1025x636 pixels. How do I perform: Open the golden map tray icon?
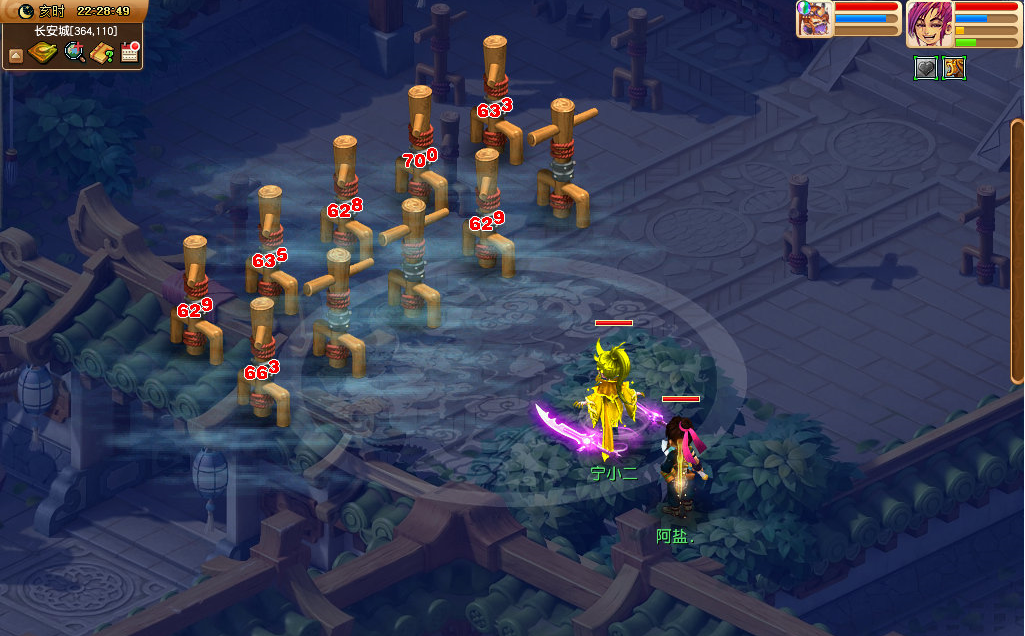coord(43,52)
